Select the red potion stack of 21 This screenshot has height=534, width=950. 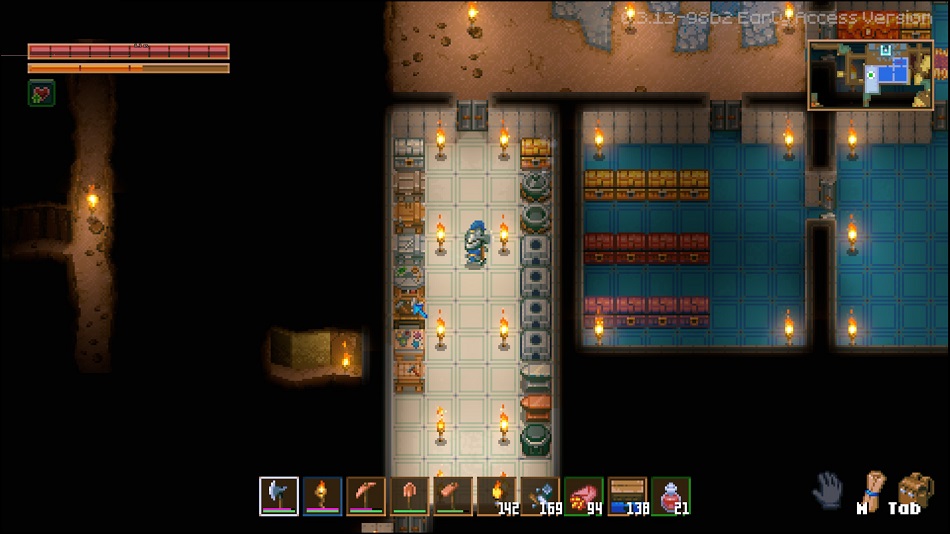(671, 496)
